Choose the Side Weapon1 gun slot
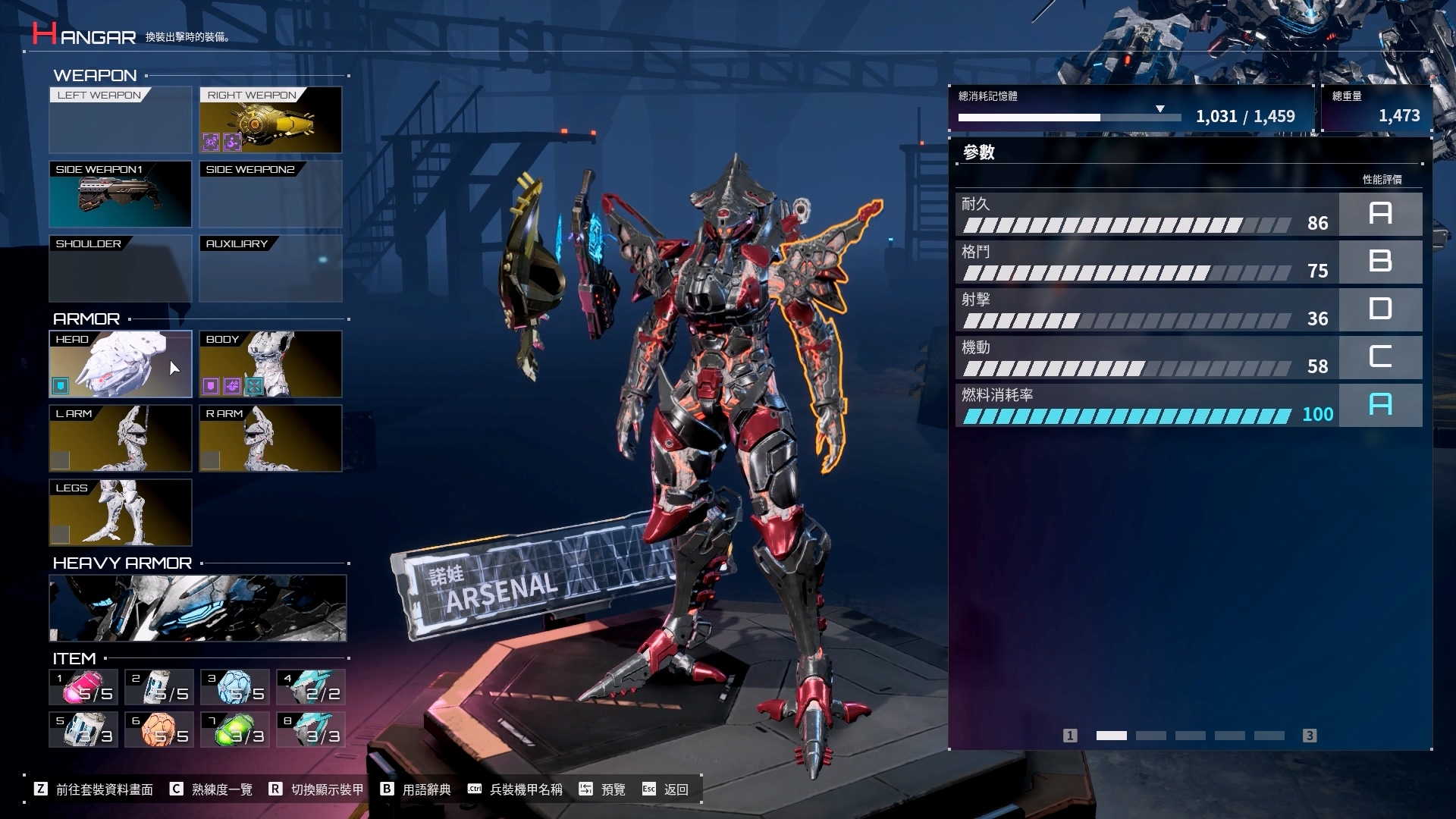Viewport: 1456px width, 819px height. coord(120,194)
